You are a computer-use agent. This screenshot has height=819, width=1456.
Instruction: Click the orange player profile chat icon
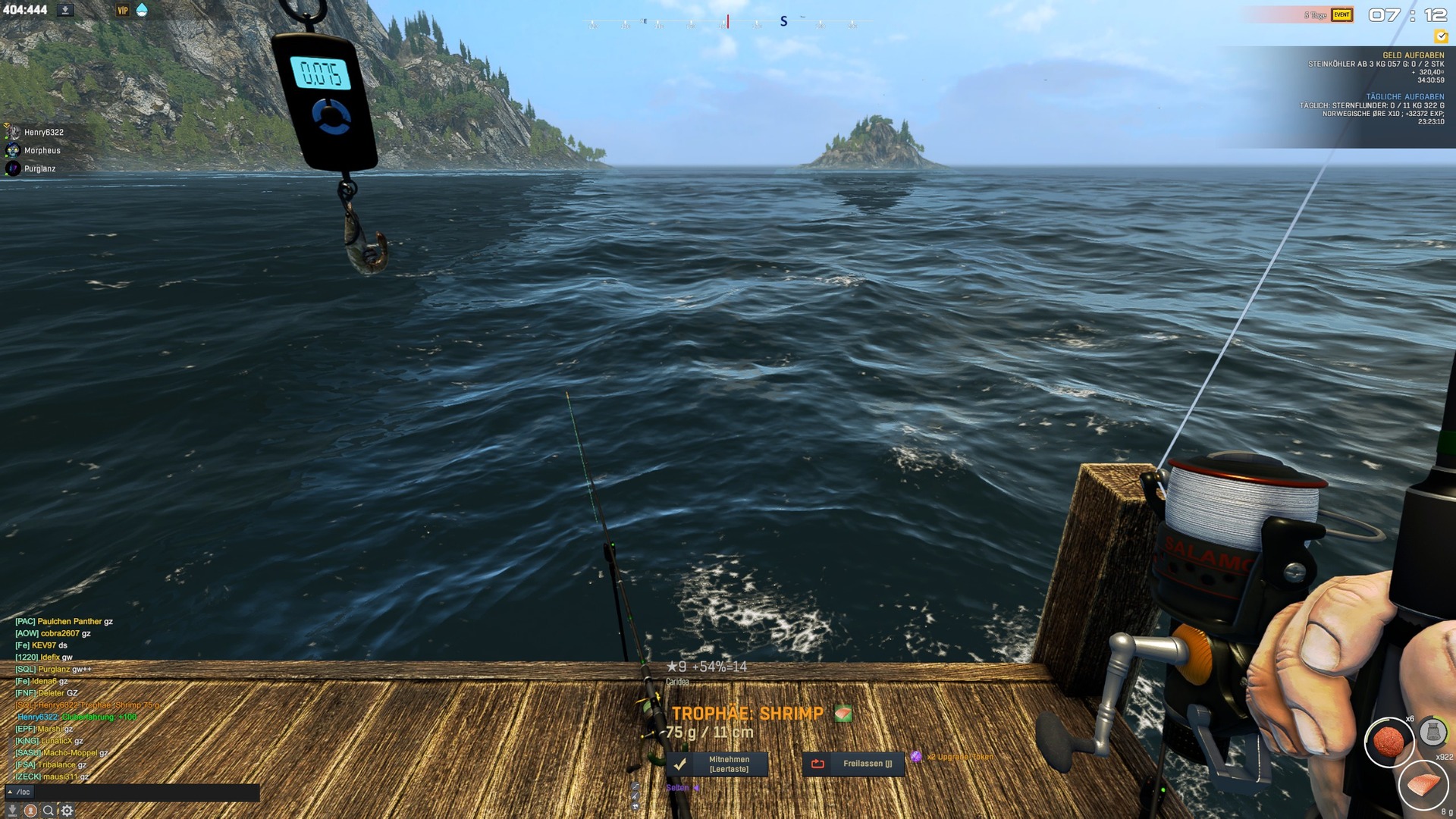coord(30,811)
